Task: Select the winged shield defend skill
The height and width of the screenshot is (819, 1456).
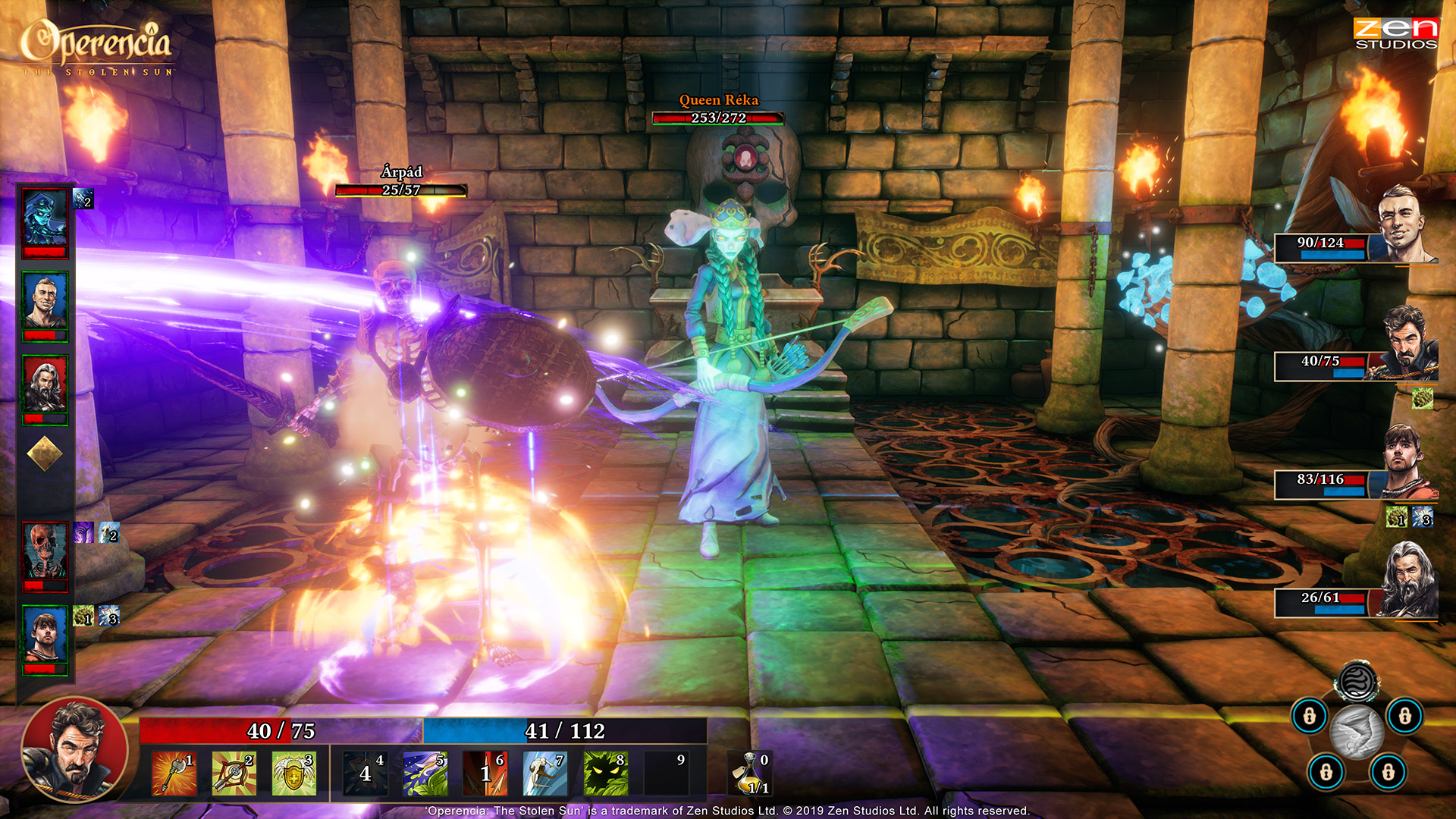Action: [293, 773]
